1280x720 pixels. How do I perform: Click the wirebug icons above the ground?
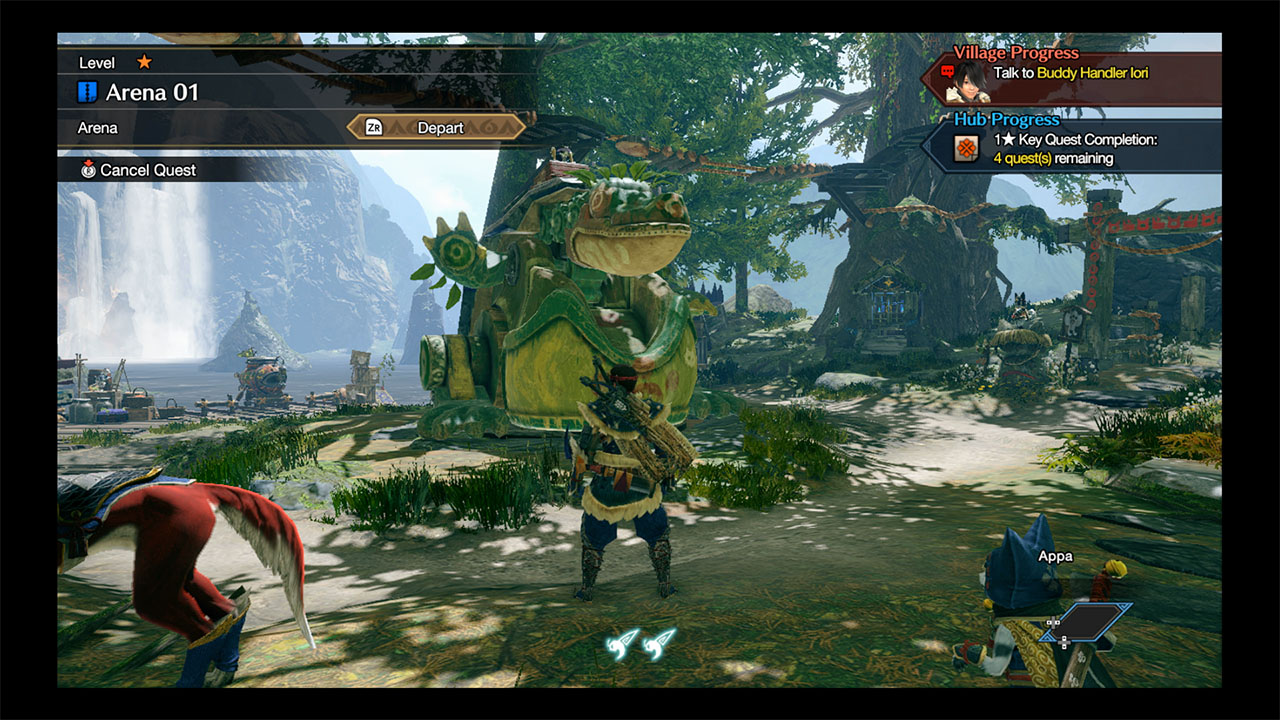tap(641, 642)
